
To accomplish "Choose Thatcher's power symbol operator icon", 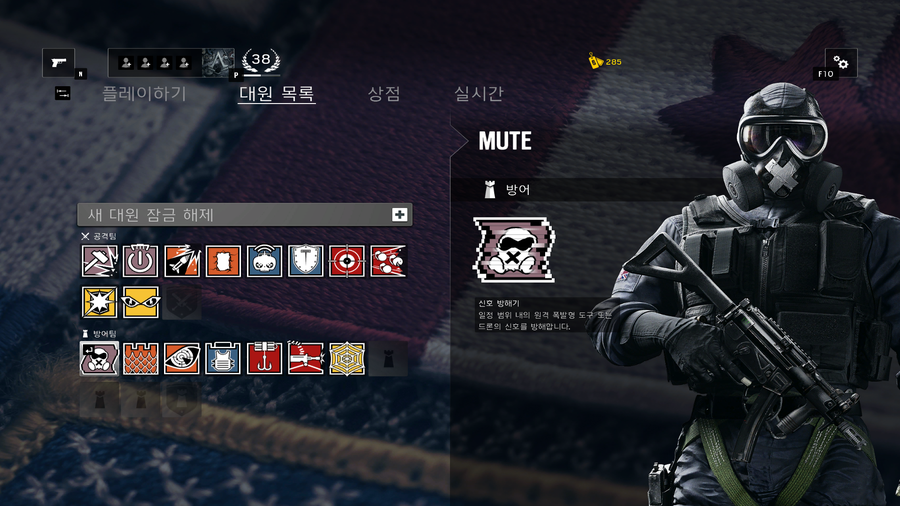I will pyautogui.click(x=141, y=261).
